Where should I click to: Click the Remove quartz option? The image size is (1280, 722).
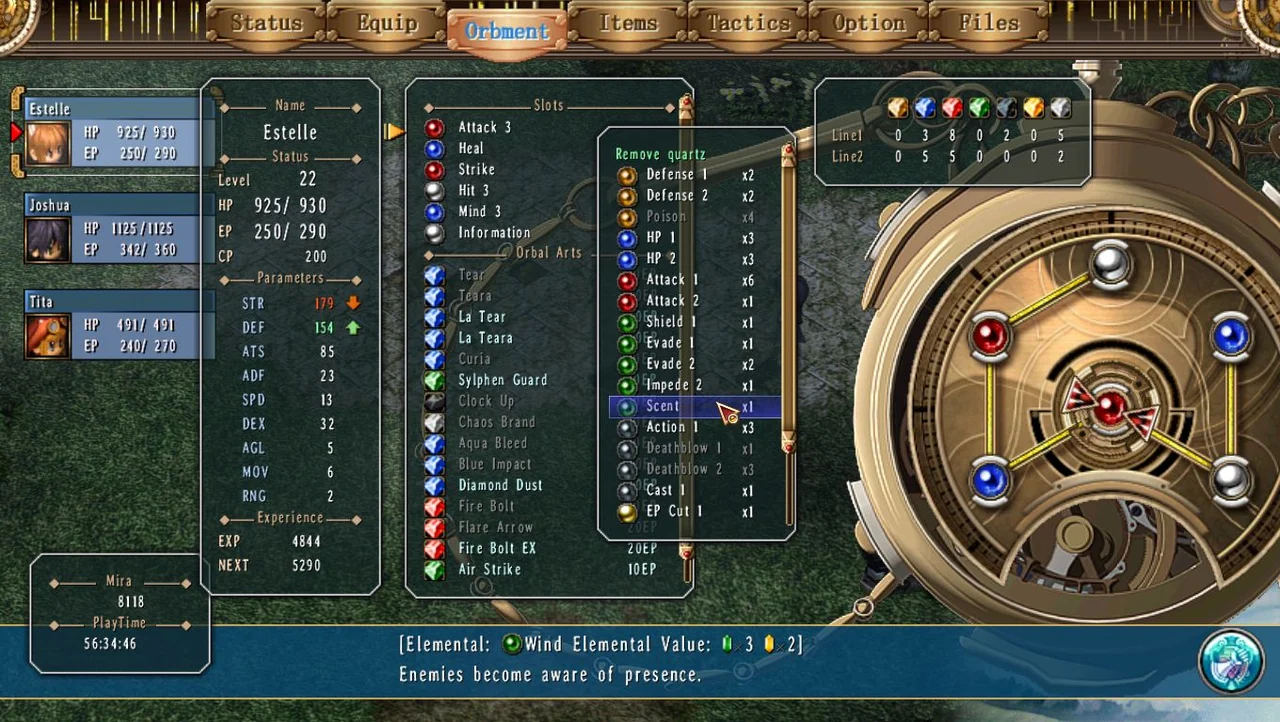click(660, 154)
